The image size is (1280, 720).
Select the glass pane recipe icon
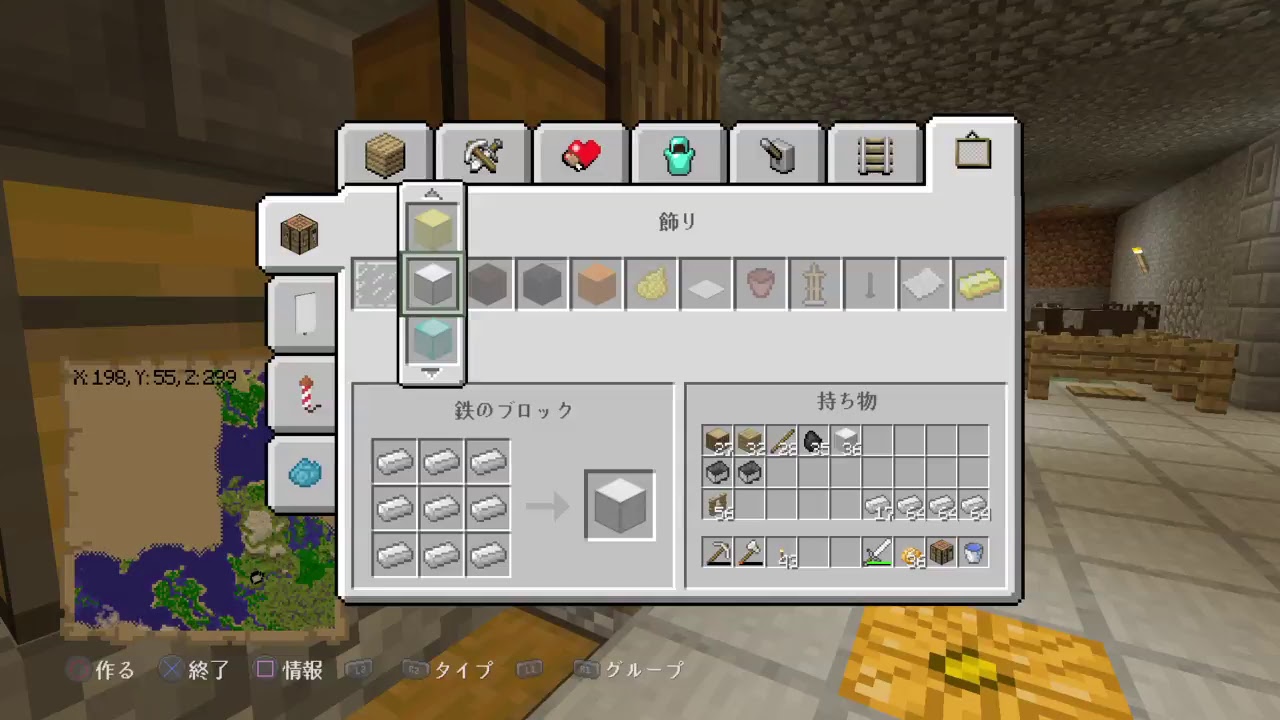(x=375, y=284)
